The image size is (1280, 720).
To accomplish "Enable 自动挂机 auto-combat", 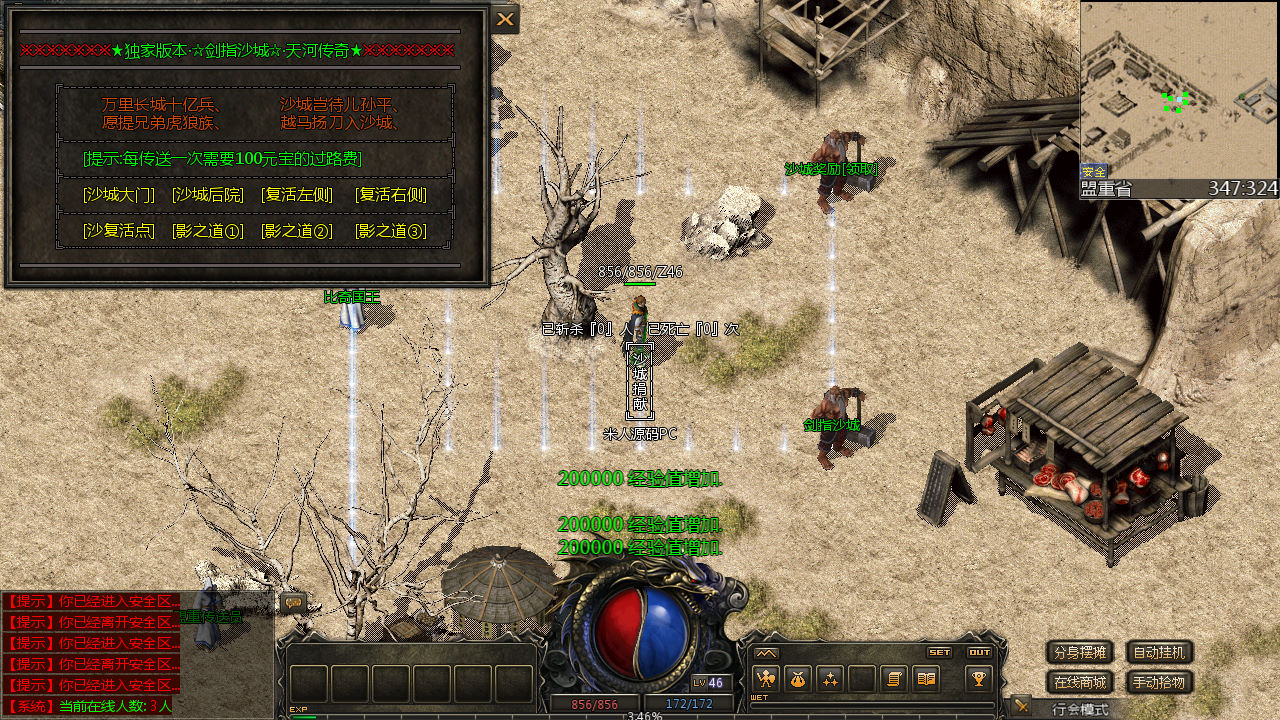I will tap(1160, 653).
